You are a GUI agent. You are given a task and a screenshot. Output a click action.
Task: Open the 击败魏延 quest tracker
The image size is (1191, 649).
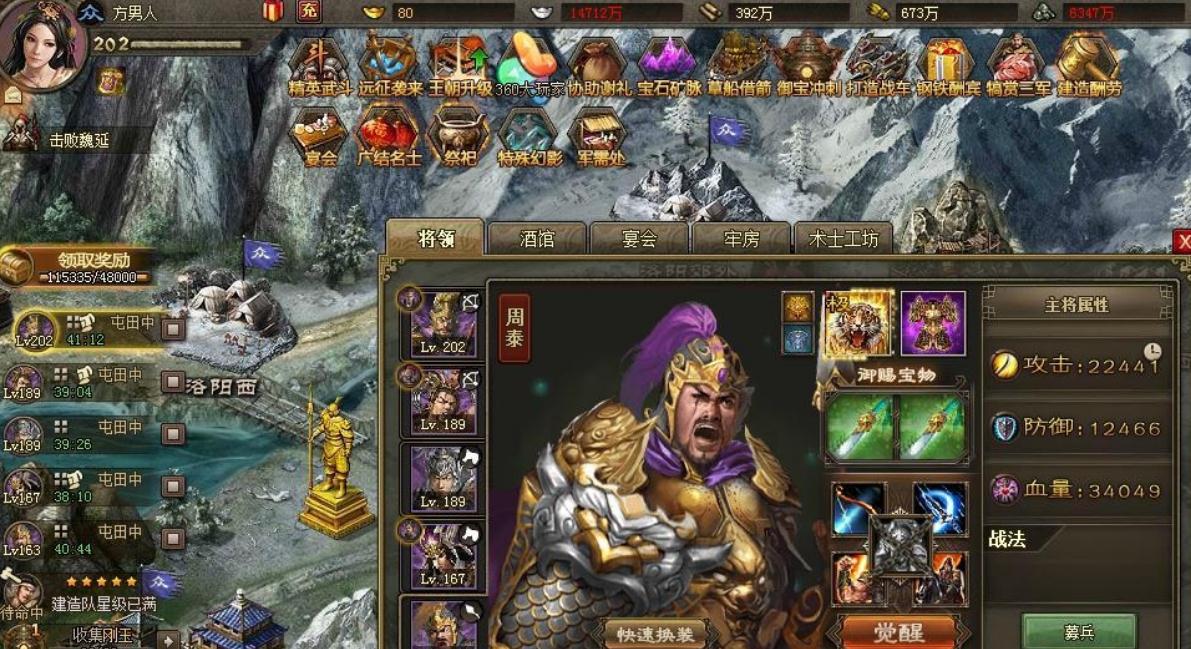(x=70, y=138)
